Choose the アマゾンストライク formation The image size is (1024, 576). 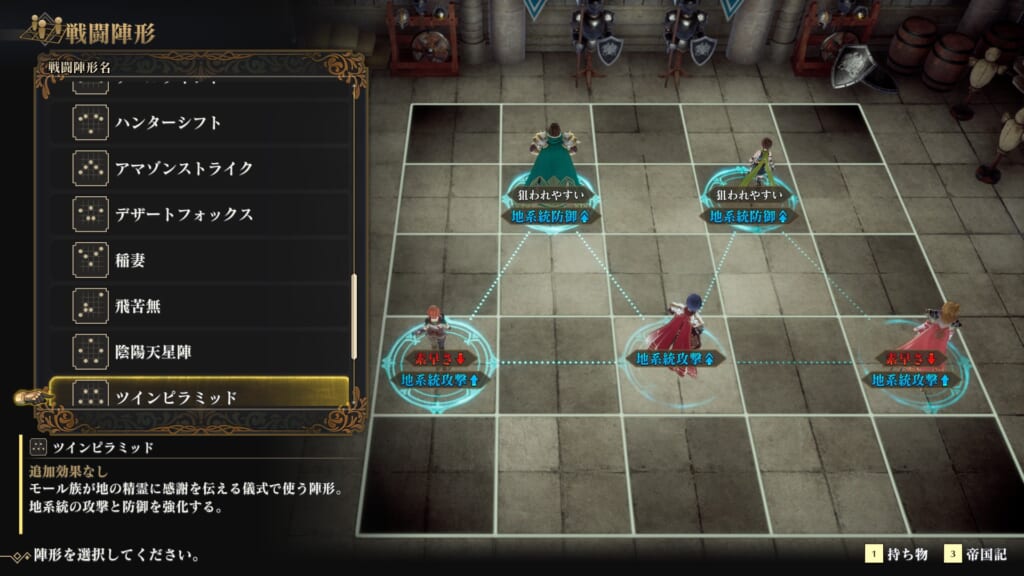click(200, 168)
